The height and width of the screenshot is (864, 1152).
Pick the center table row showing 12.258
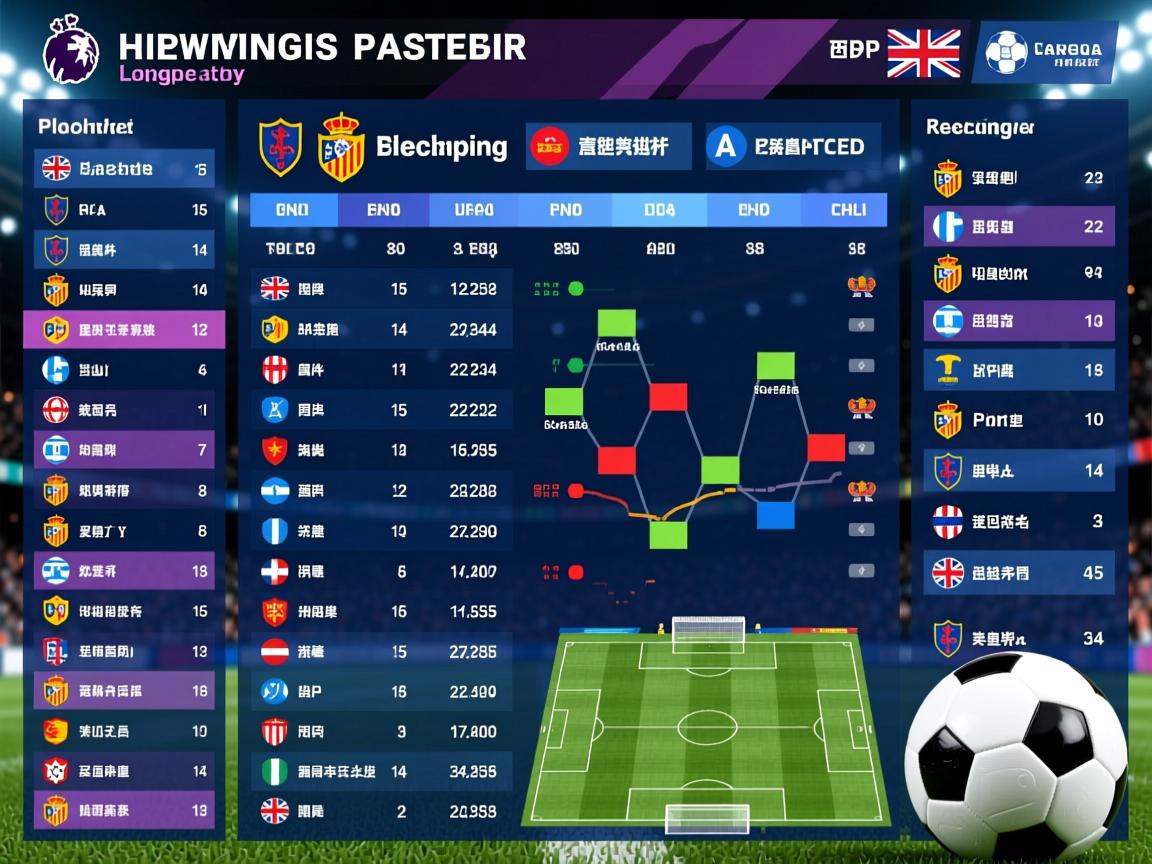[x=381, y=289]
